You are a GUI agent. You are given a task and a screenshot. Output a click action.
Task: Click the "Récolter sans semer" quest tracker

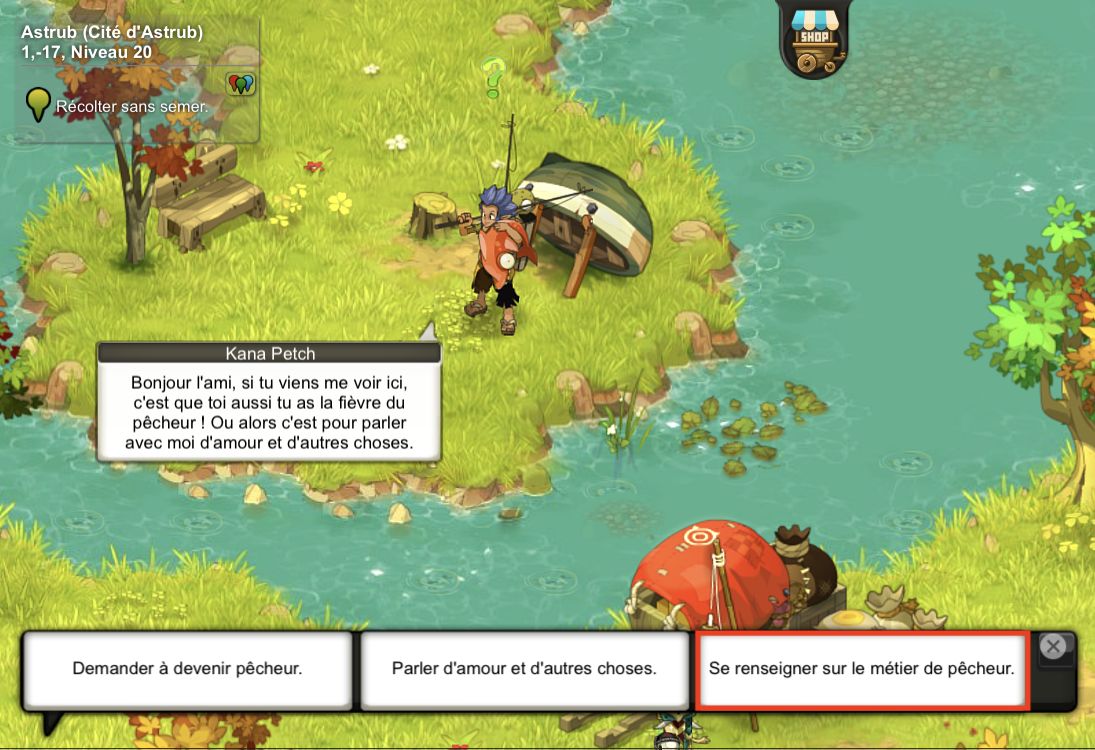[132, 105]
